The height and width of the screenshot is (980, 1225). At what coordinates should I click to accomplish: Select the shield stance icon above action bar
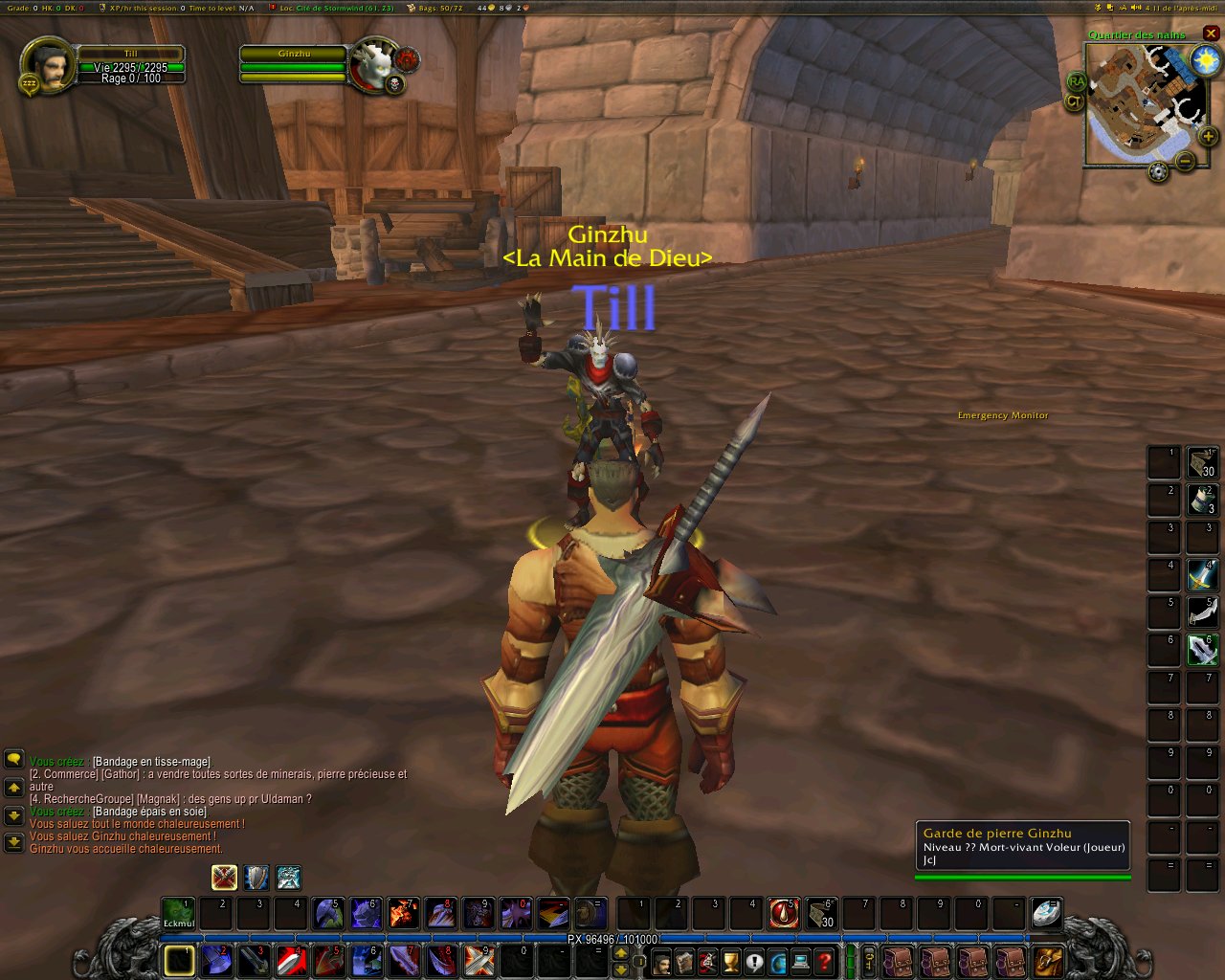tap(256, 877)
